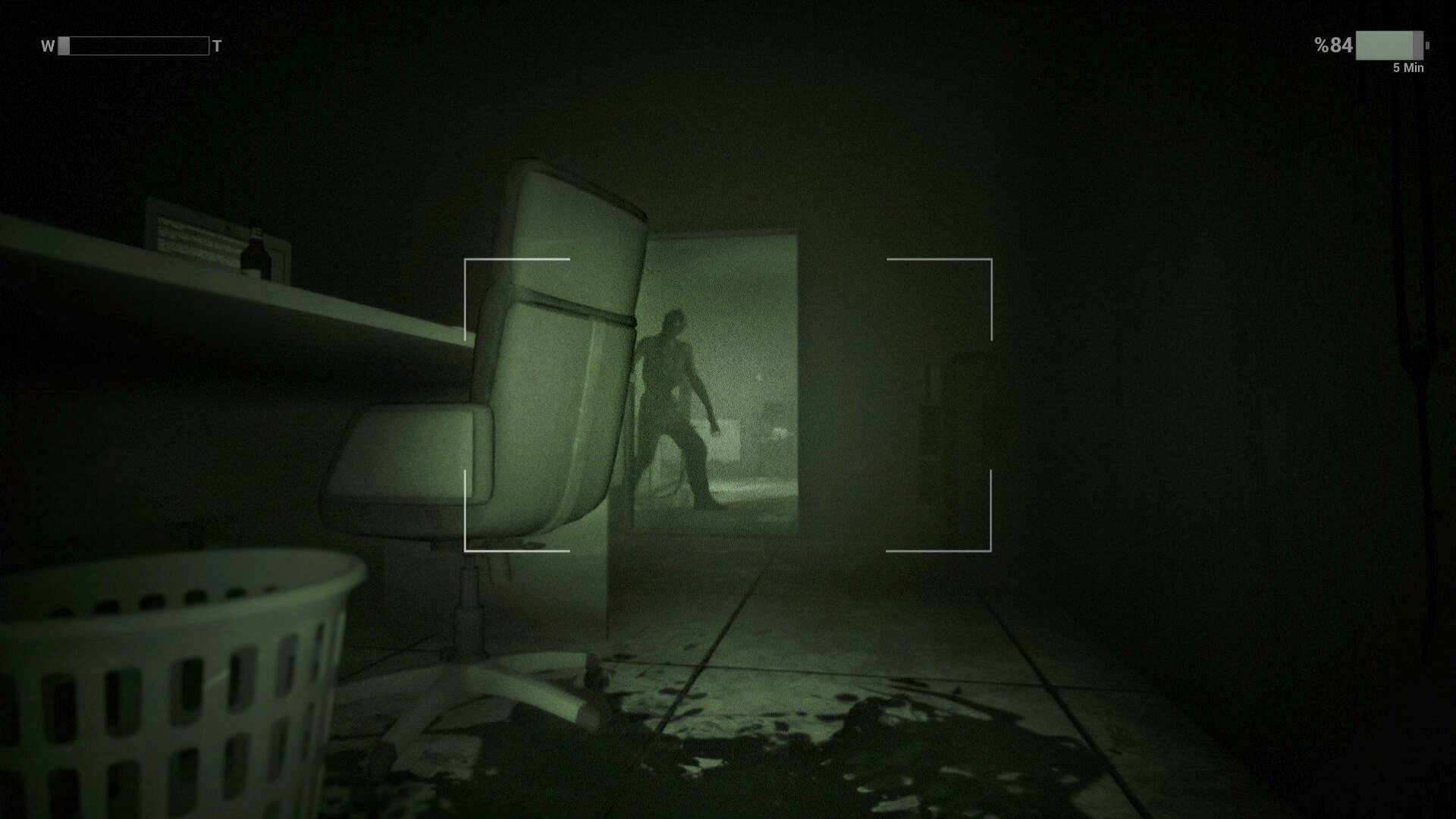Toggle the camcorder zoom level bar
The width and height of the screenshot is (1456, 819).
tap(133, 45)
